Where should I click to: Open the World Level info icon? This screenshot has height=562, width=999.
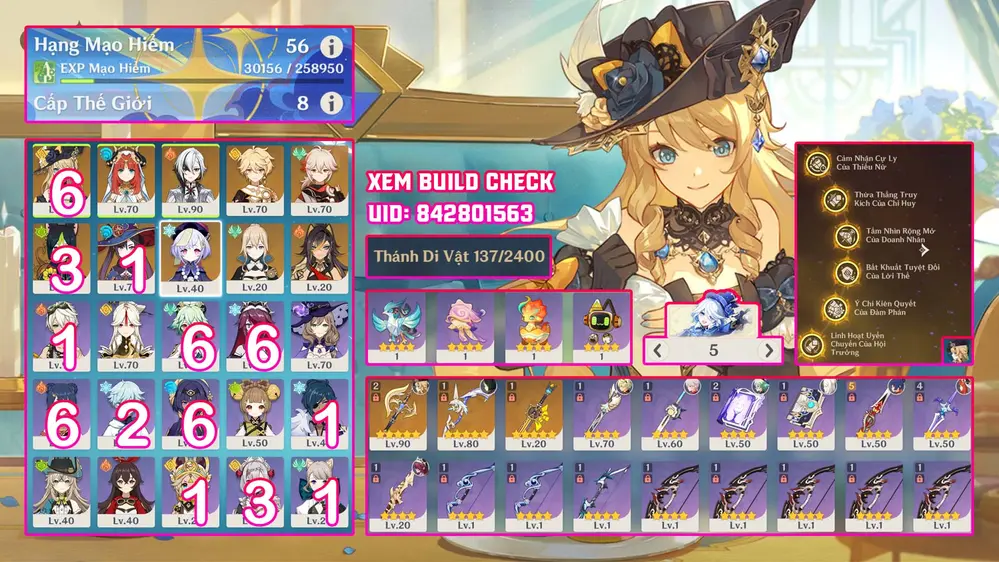click(x=331, y=102)
